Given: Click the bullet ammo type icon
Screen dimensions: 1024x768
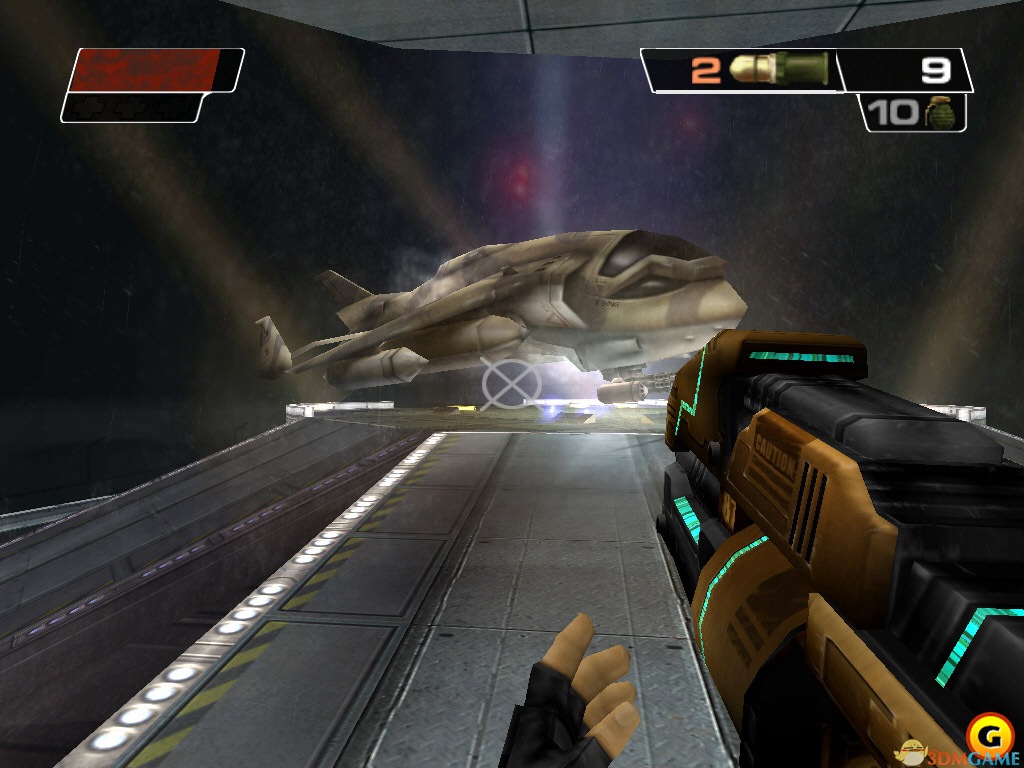Looking at the screenshot, I should [780, 69].
